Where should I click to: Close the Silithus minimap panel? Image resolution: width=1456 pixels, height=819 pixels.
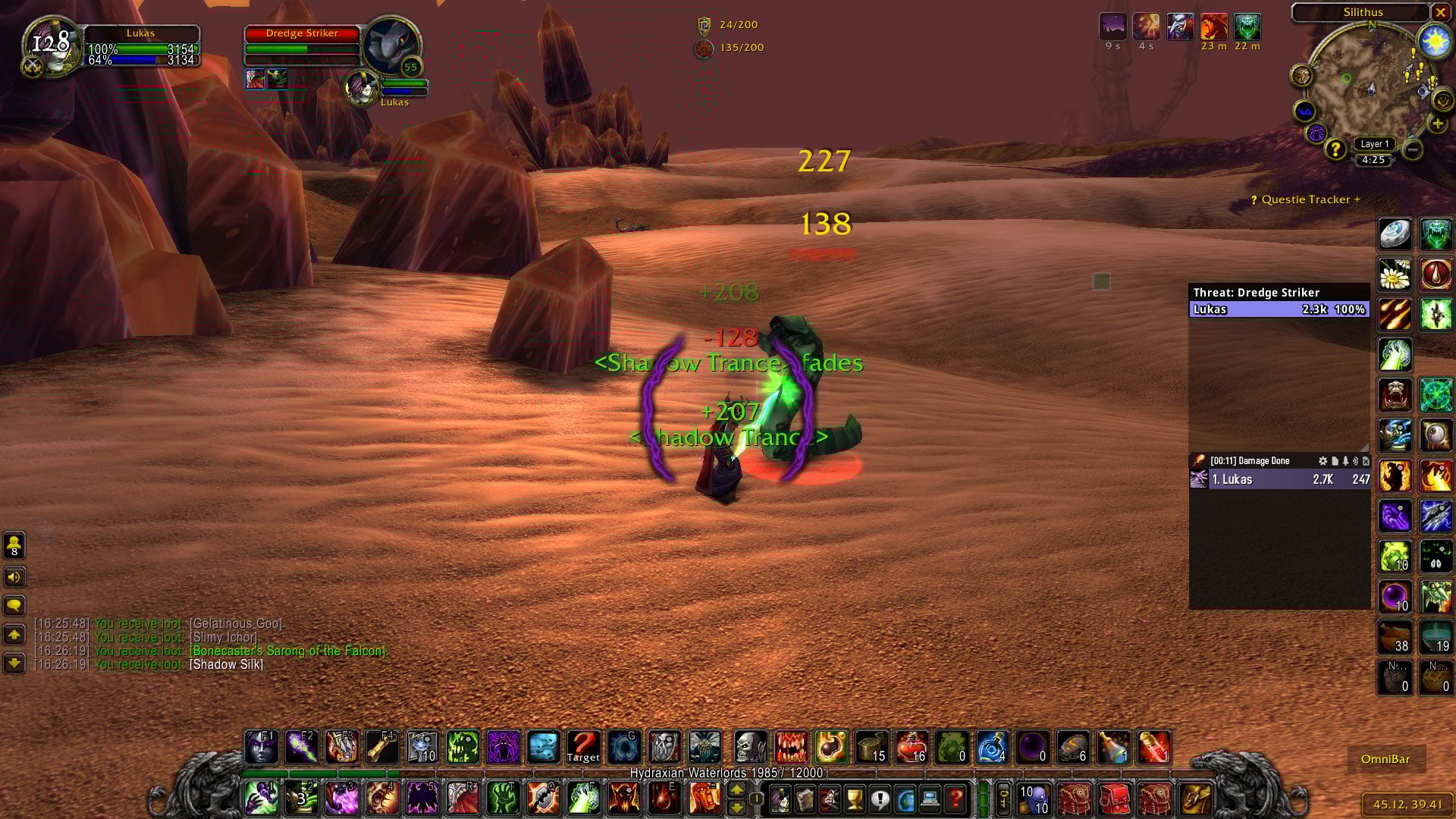click(1440, 12)
